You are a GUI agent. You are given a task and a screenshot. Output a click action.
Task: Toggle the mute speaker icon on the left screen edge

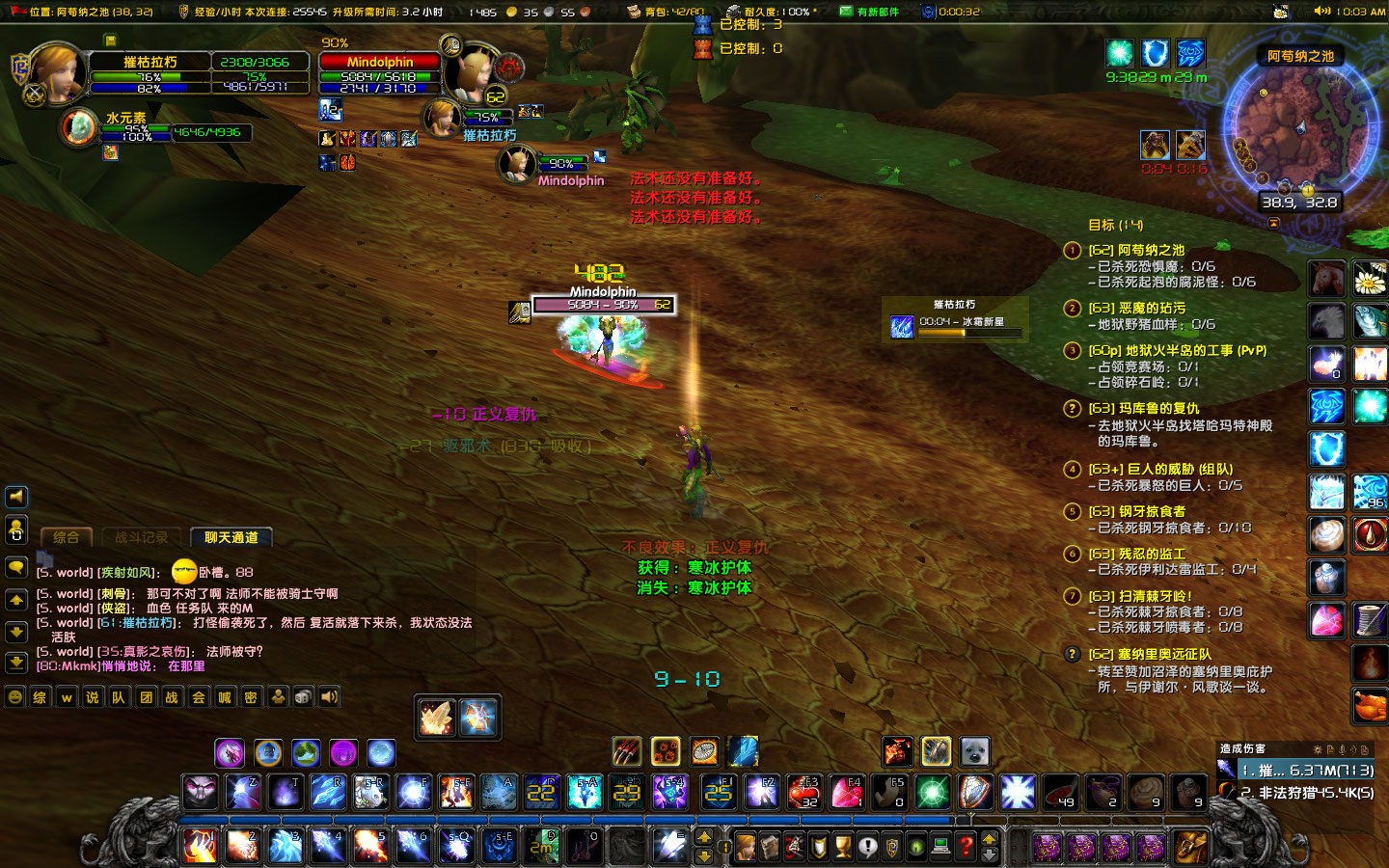click(15, 497)
